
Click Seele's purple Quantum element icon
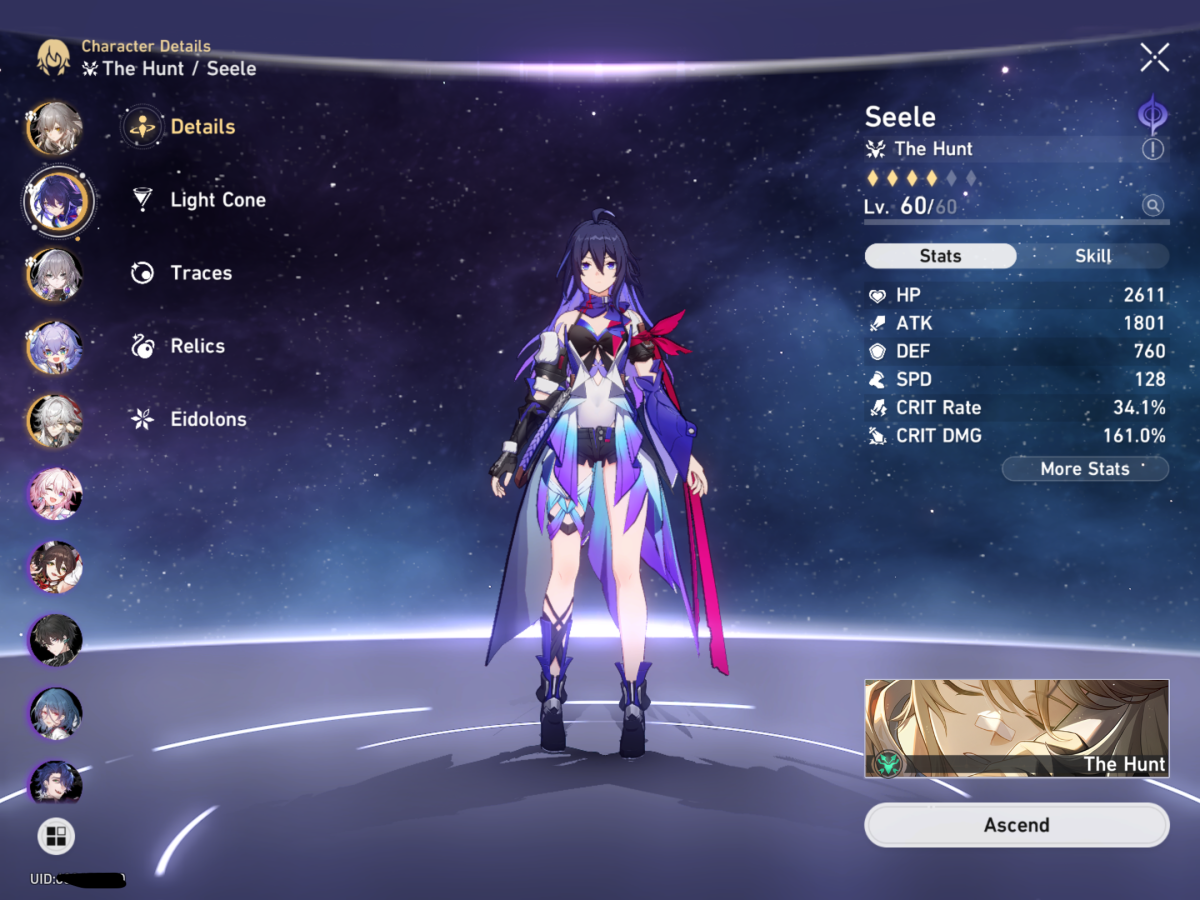pos(1153,114)
